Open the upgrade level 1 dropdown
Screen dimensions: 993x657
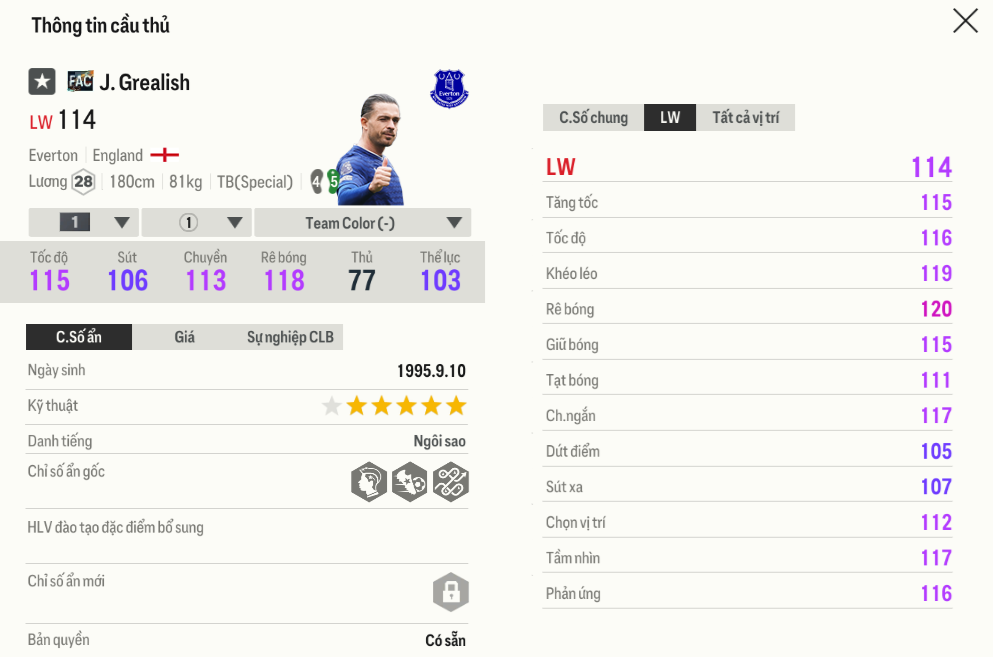[x=84, y=222]
